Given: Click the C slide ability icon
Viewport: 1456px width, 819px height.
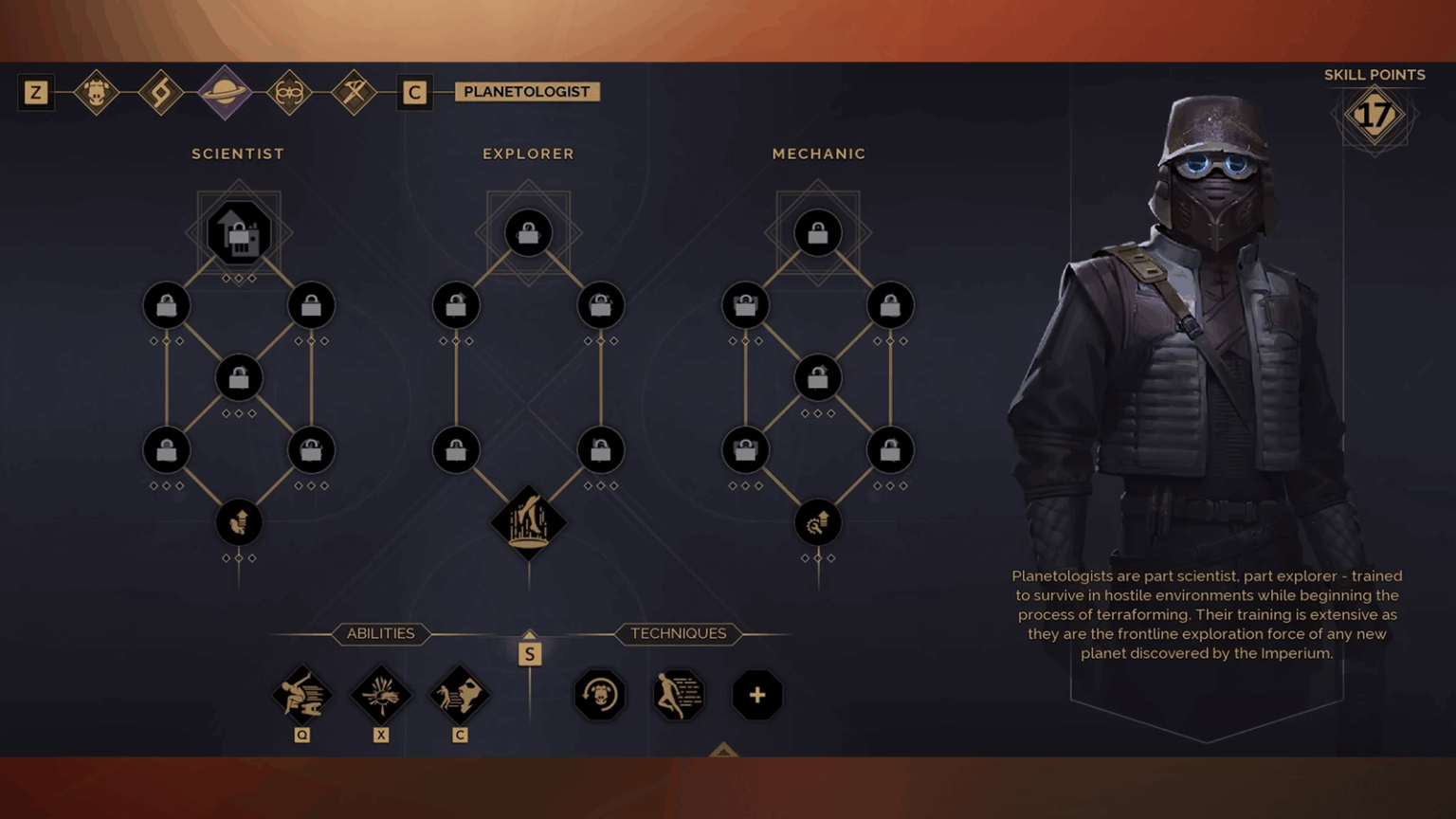Looking at the screenshot, I should point(460,695).
